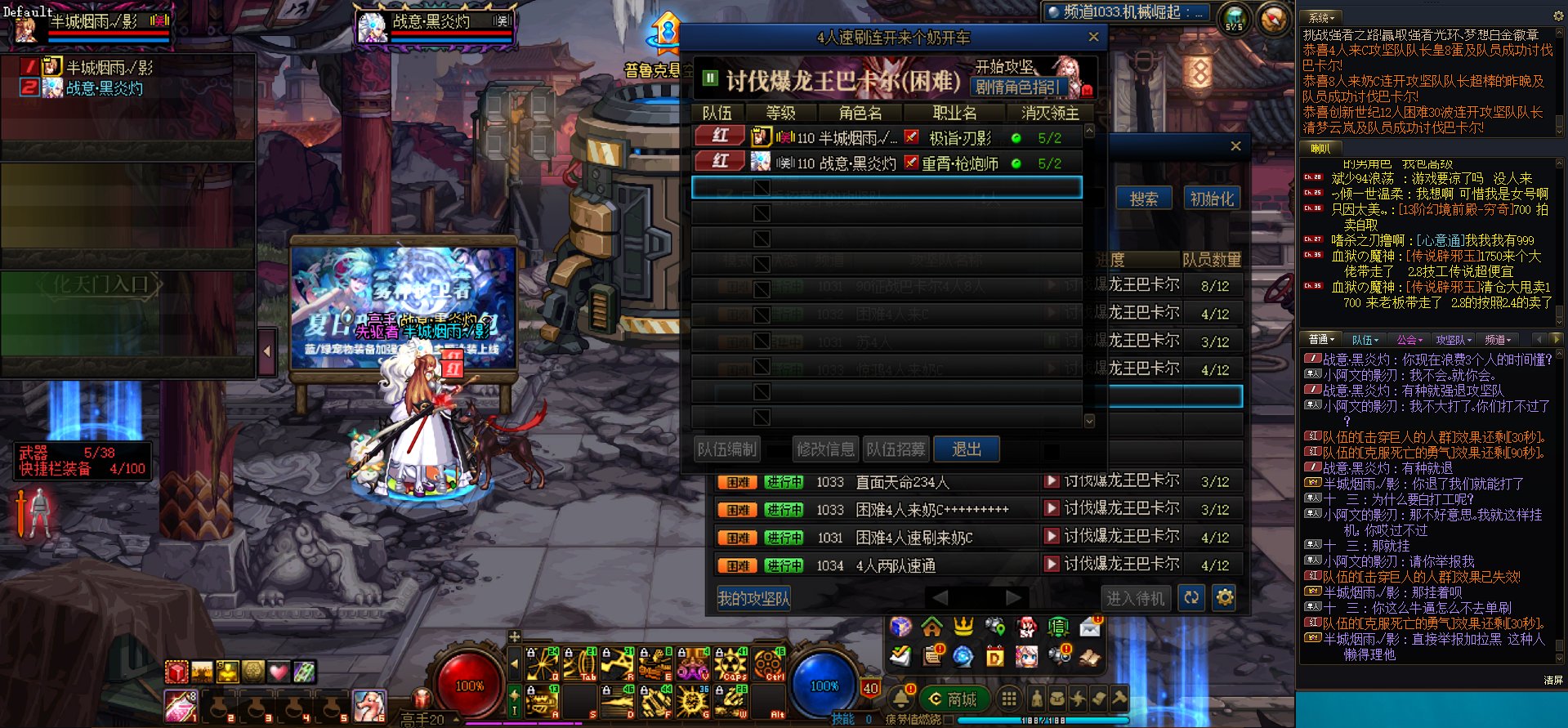Click the D daily calendar icon

tap(995, 656)
